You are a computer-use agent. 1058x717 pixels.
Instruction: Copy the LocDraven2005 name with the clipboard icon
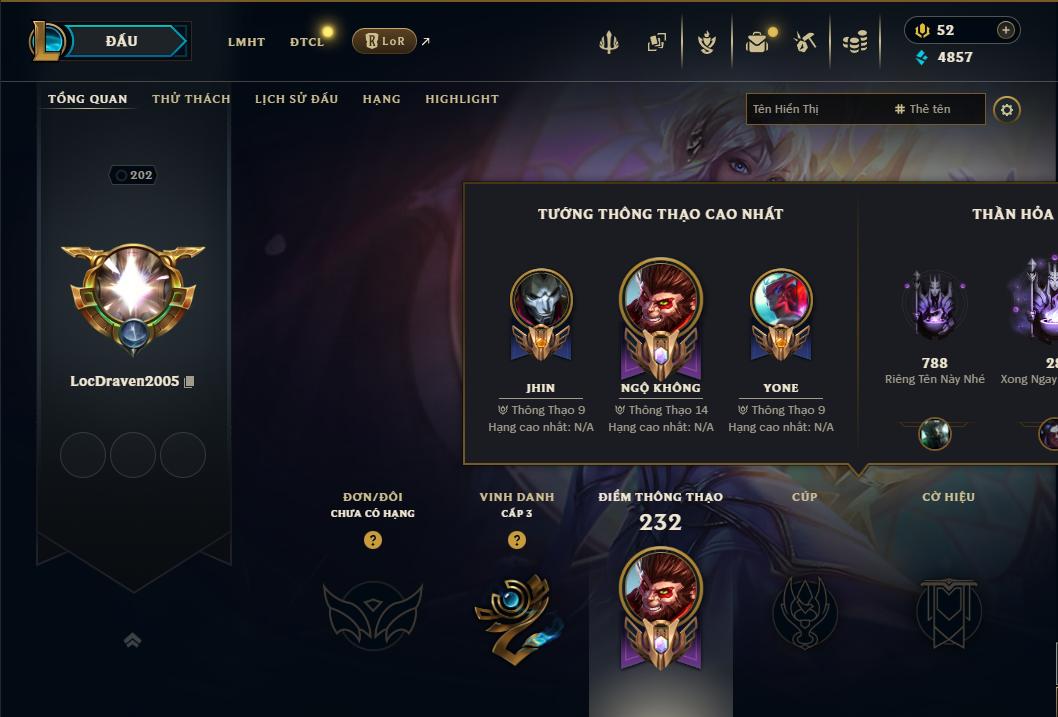coord(190,381)
